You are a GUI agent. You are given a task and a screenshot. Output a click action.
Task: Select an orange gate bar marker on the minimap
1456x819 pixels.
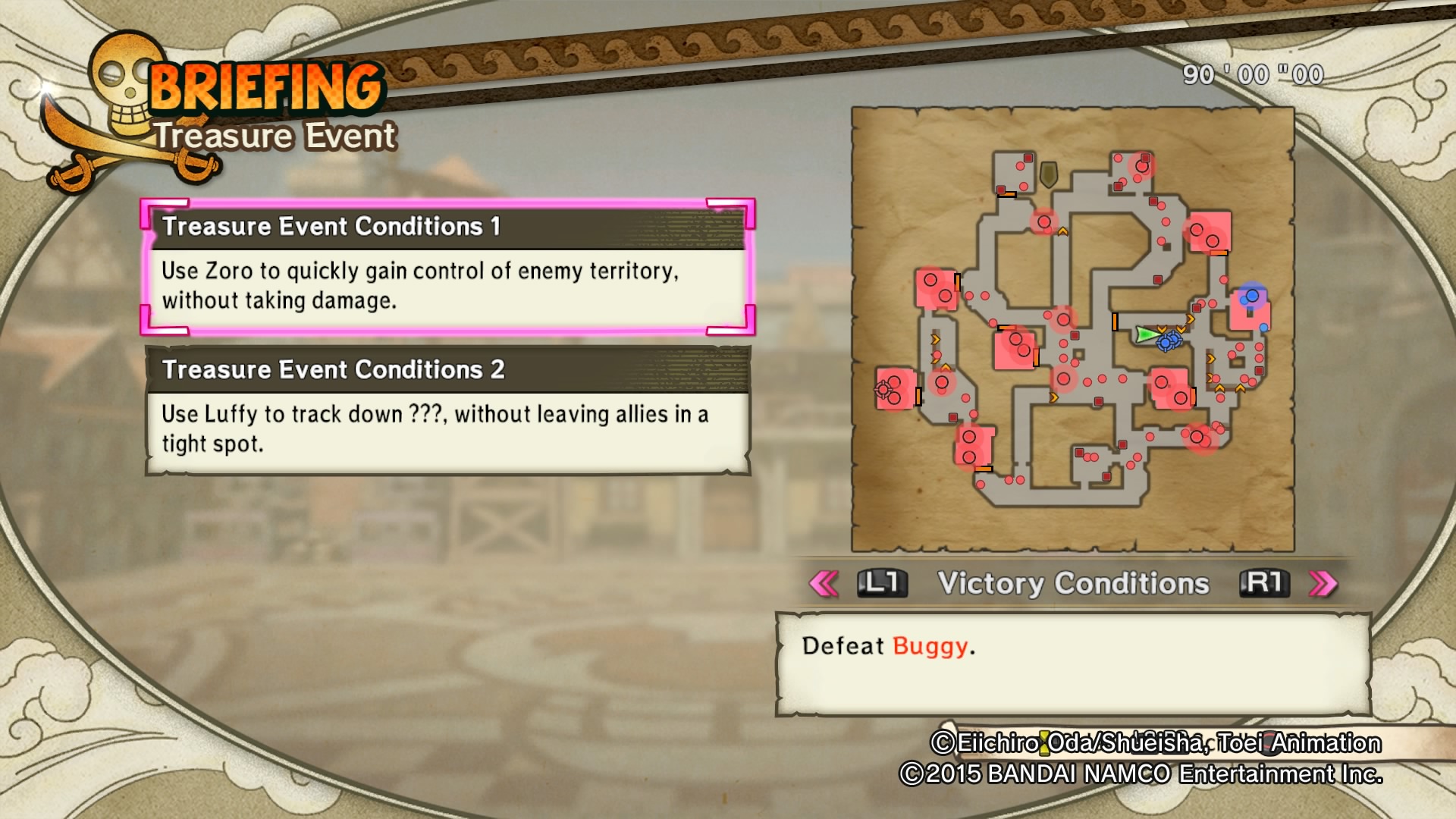click(x=1115, y=322)
